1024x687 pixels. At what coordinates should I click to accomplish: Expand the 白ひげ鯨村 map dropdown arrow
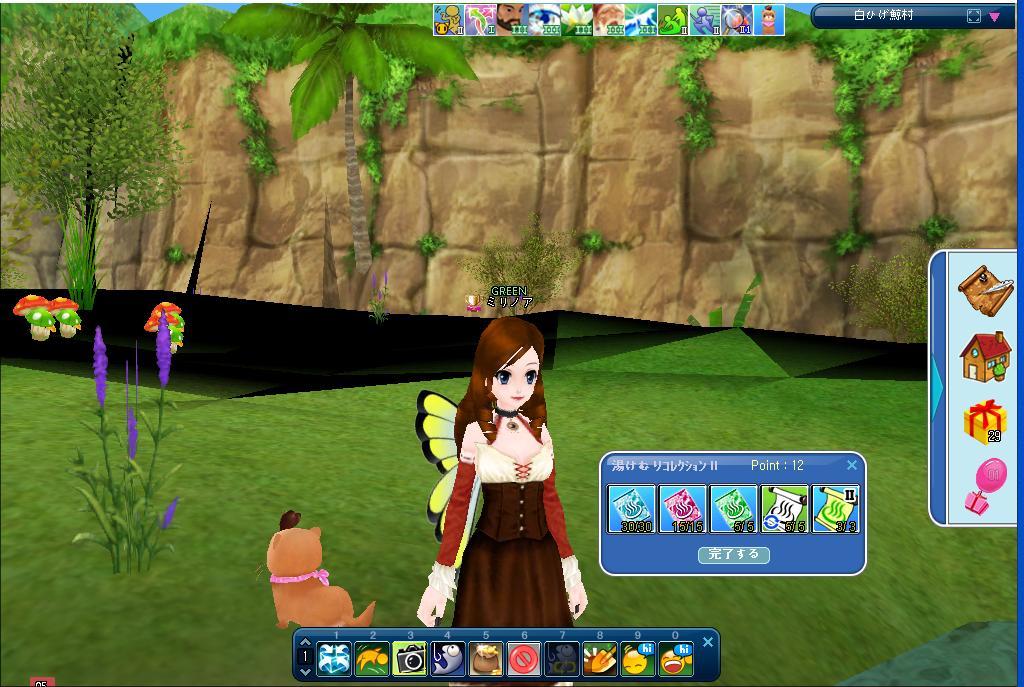[x=995, y=16]
